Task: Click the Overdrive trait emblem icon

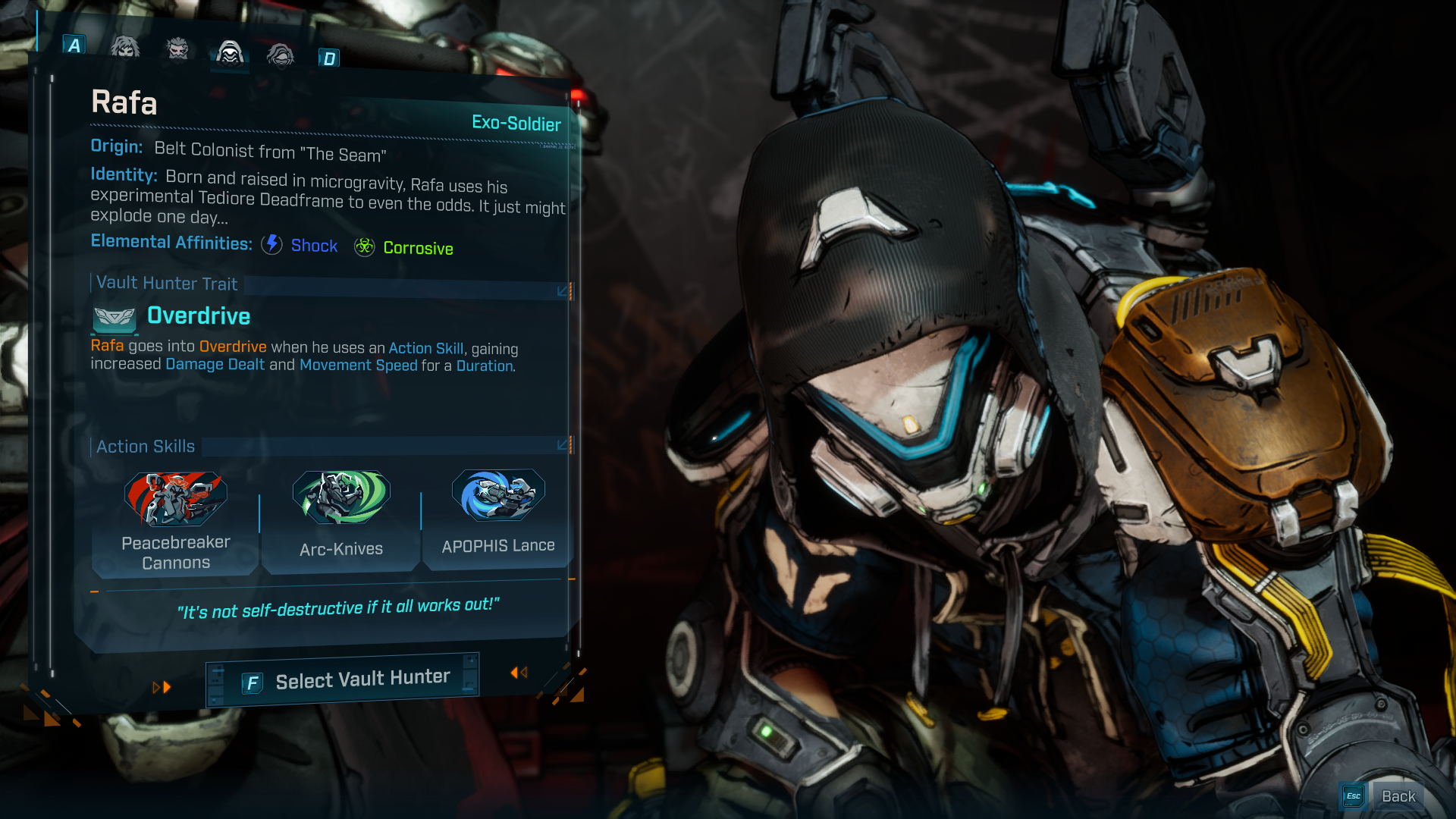Action: tap(113, 318)
